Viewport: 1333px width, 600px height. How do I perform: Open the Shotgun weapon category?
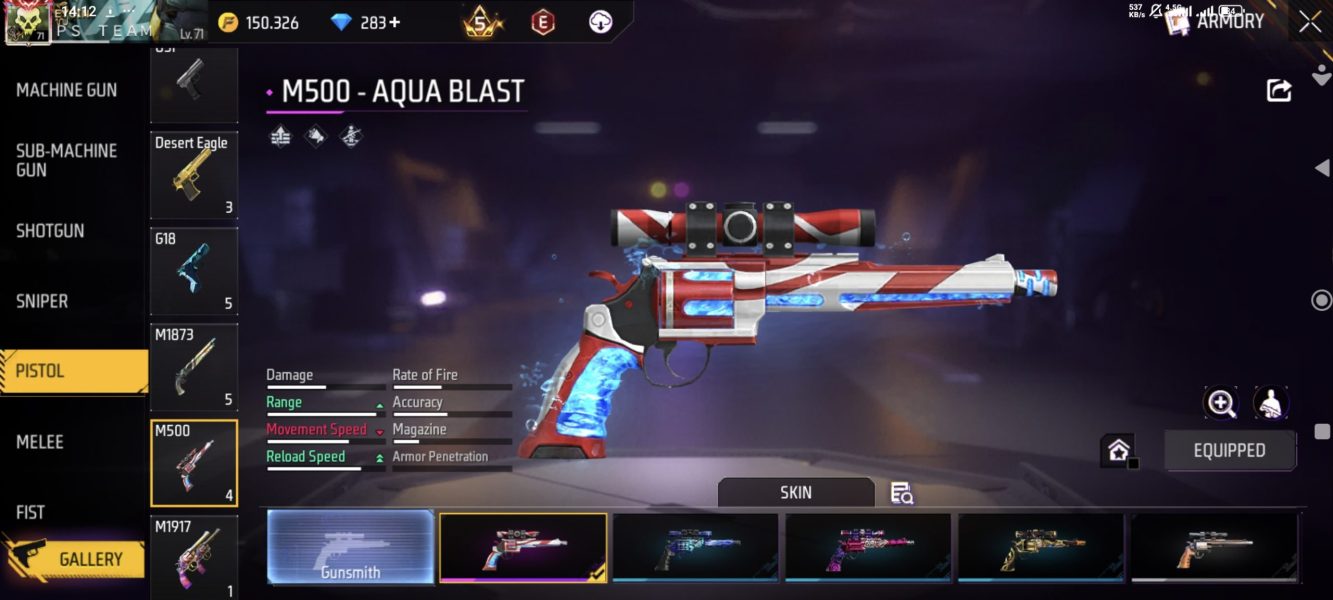50,231
